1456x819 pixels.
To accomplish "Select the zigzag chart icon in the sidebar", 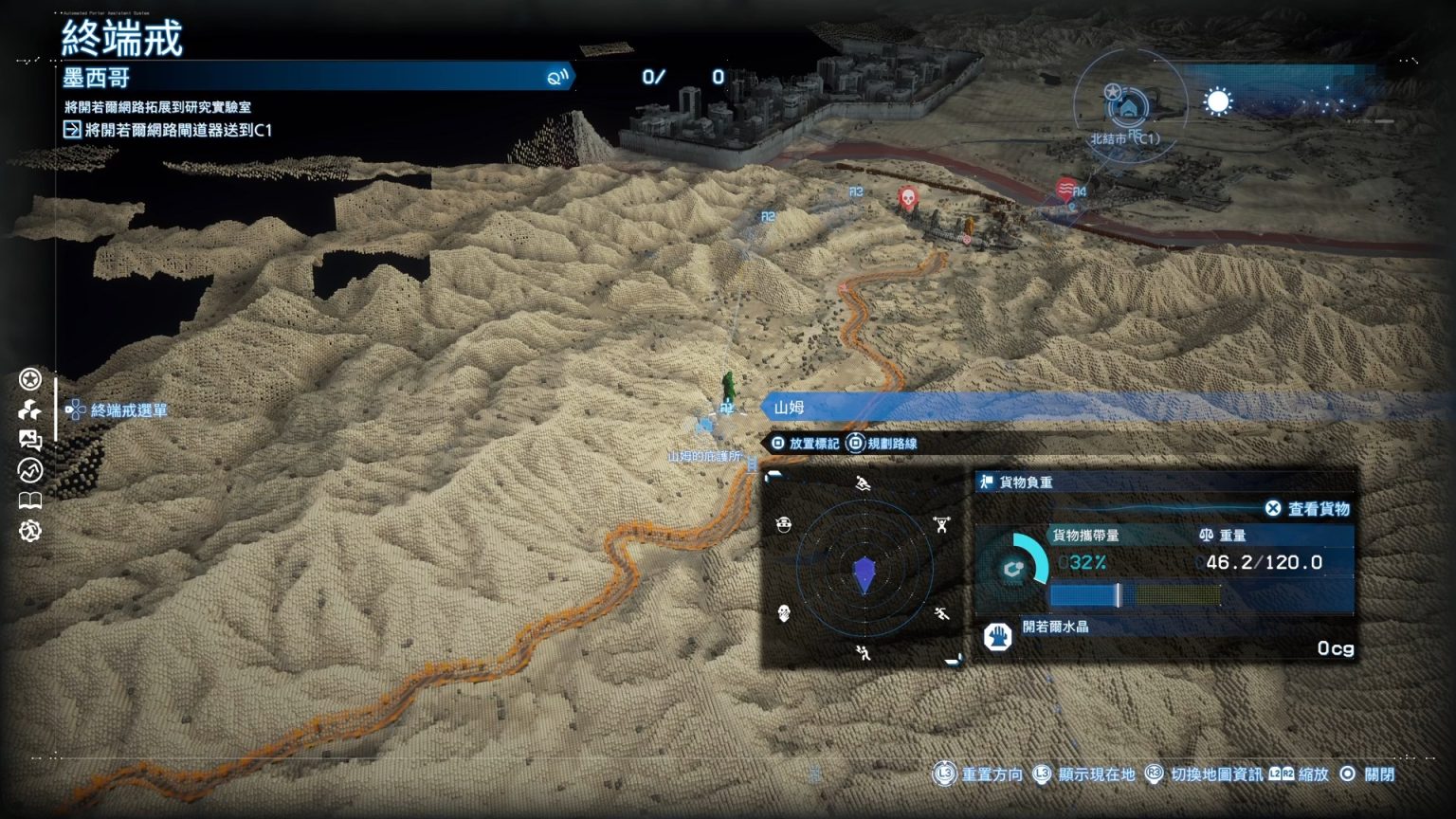I will [x=30, y=470].
